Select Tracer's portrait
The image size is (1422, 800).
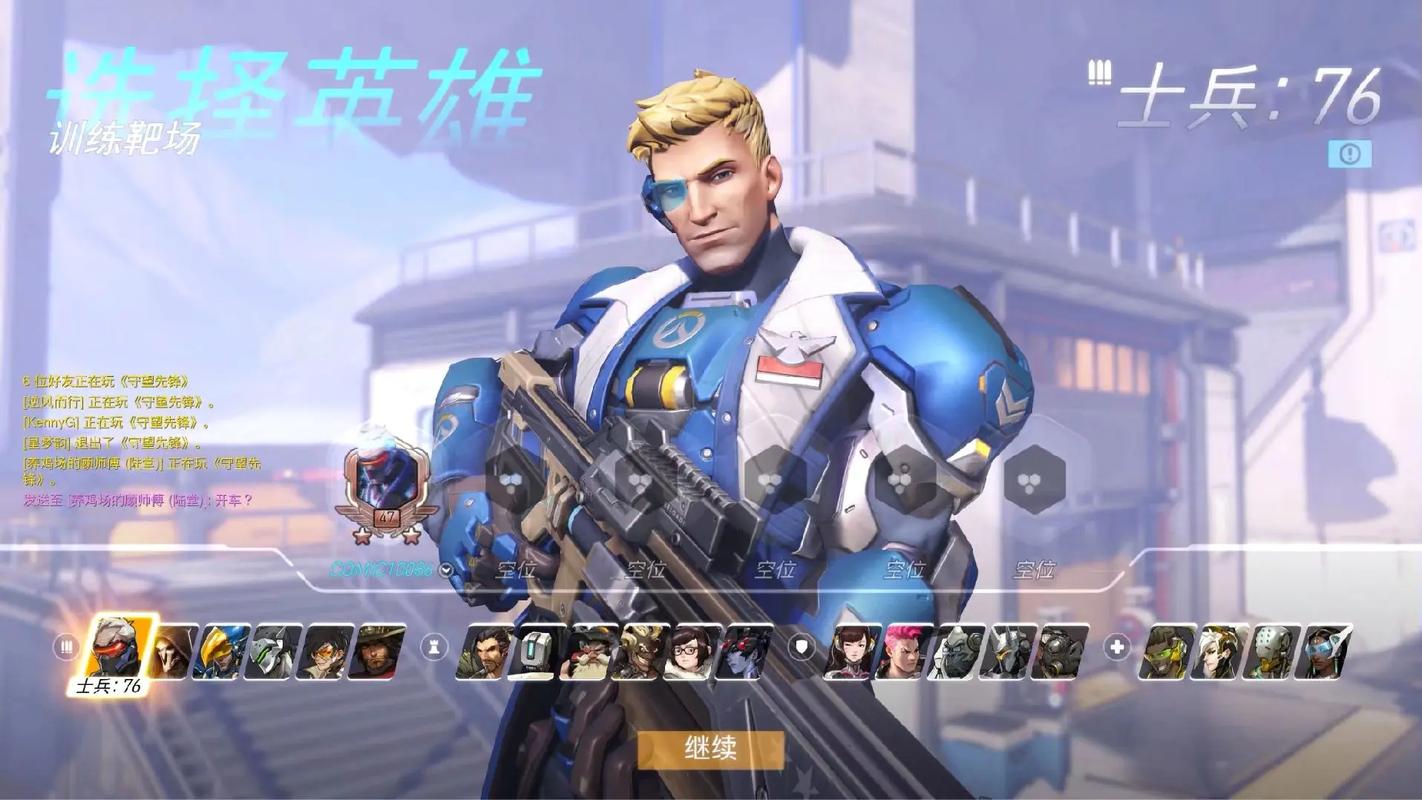(325, 652)
